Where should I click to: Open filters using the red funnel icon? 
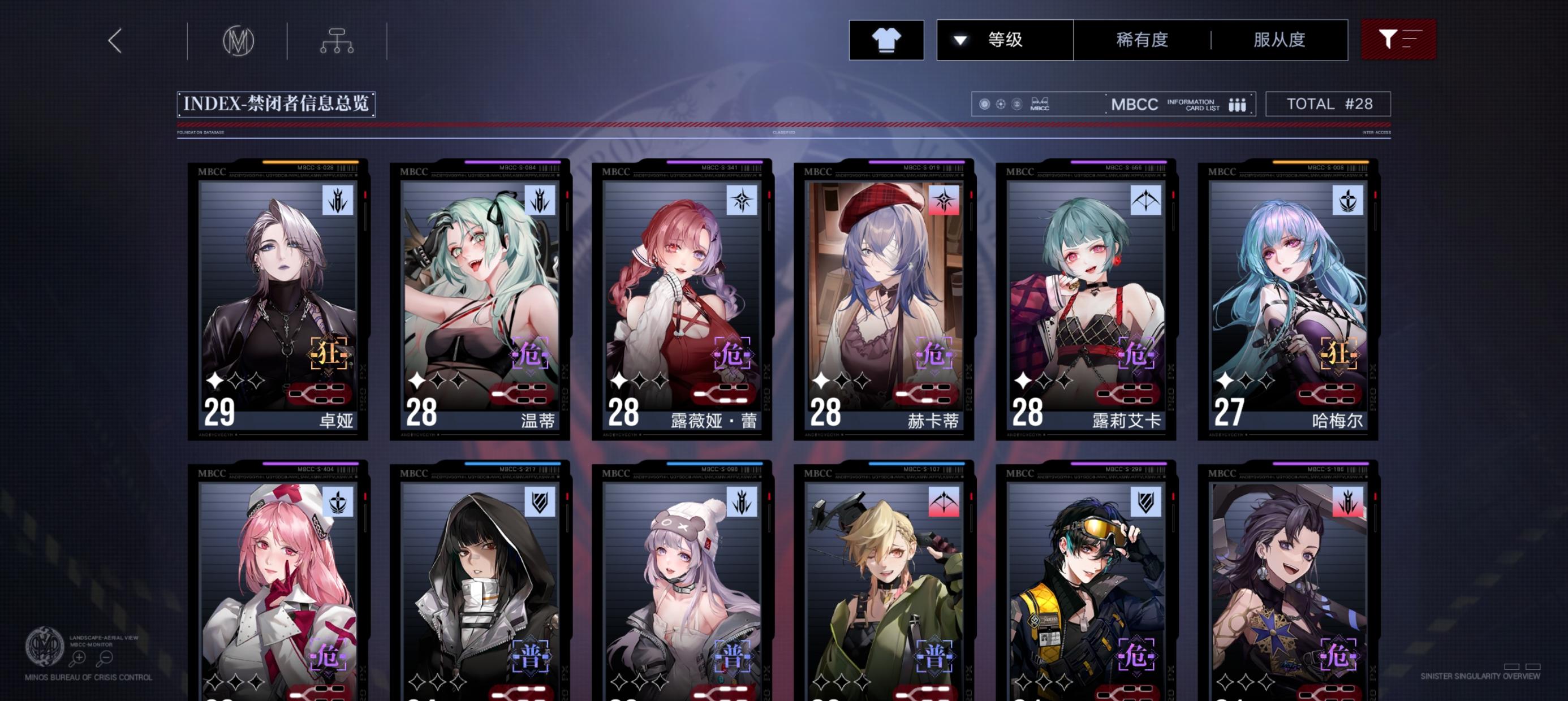point(1399,40)
